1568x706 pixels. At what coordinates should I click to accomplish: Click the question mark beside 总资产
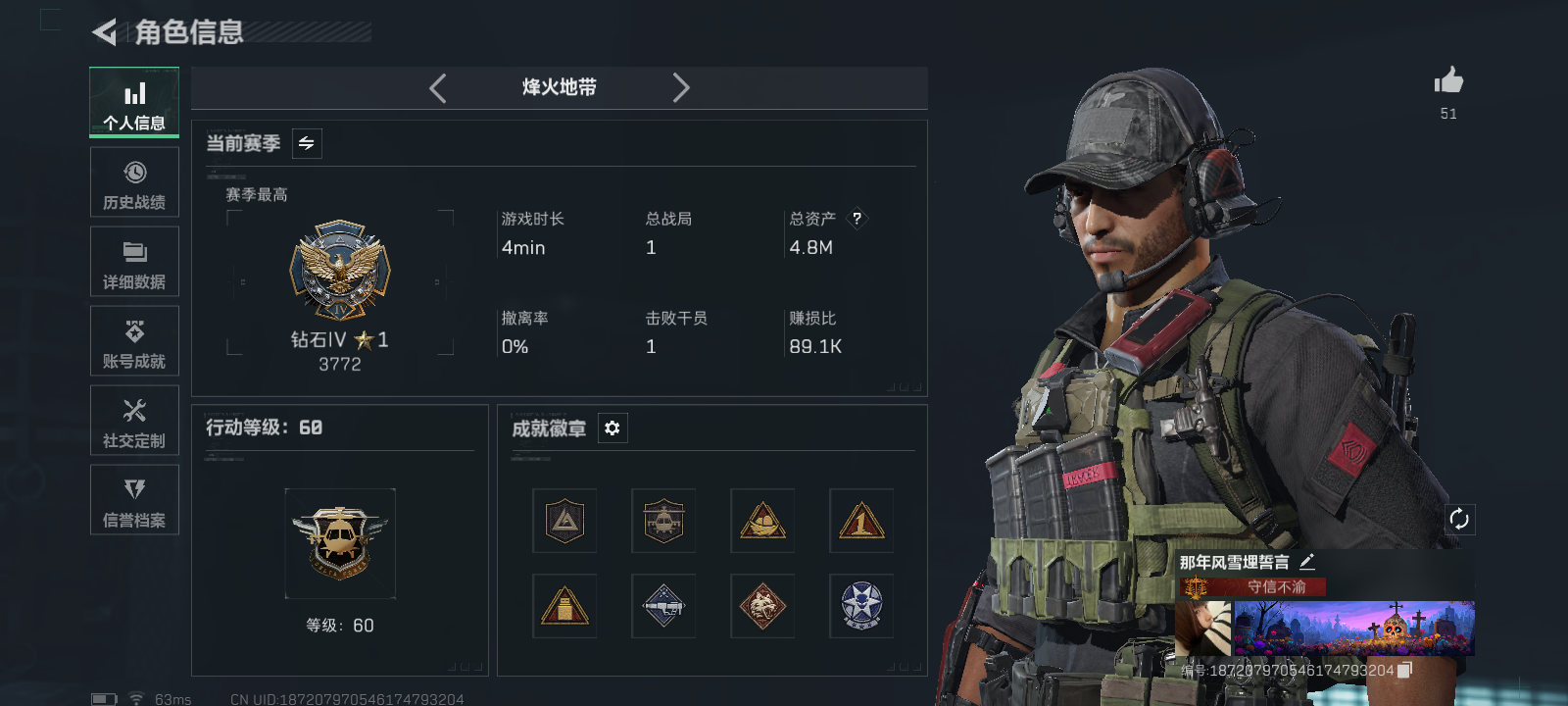pos(857,219)
